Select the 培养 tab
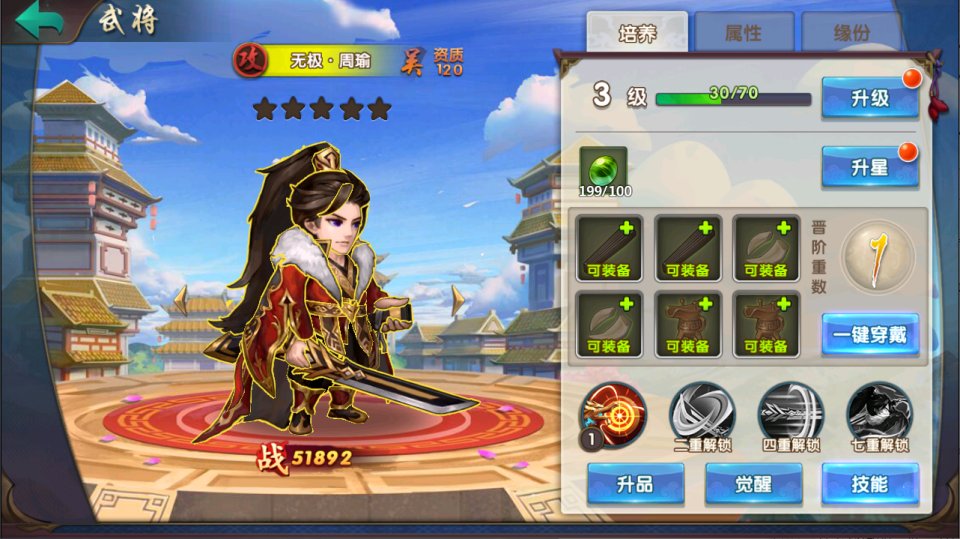This screenshot has width=960, height=539. click(636, 34)
